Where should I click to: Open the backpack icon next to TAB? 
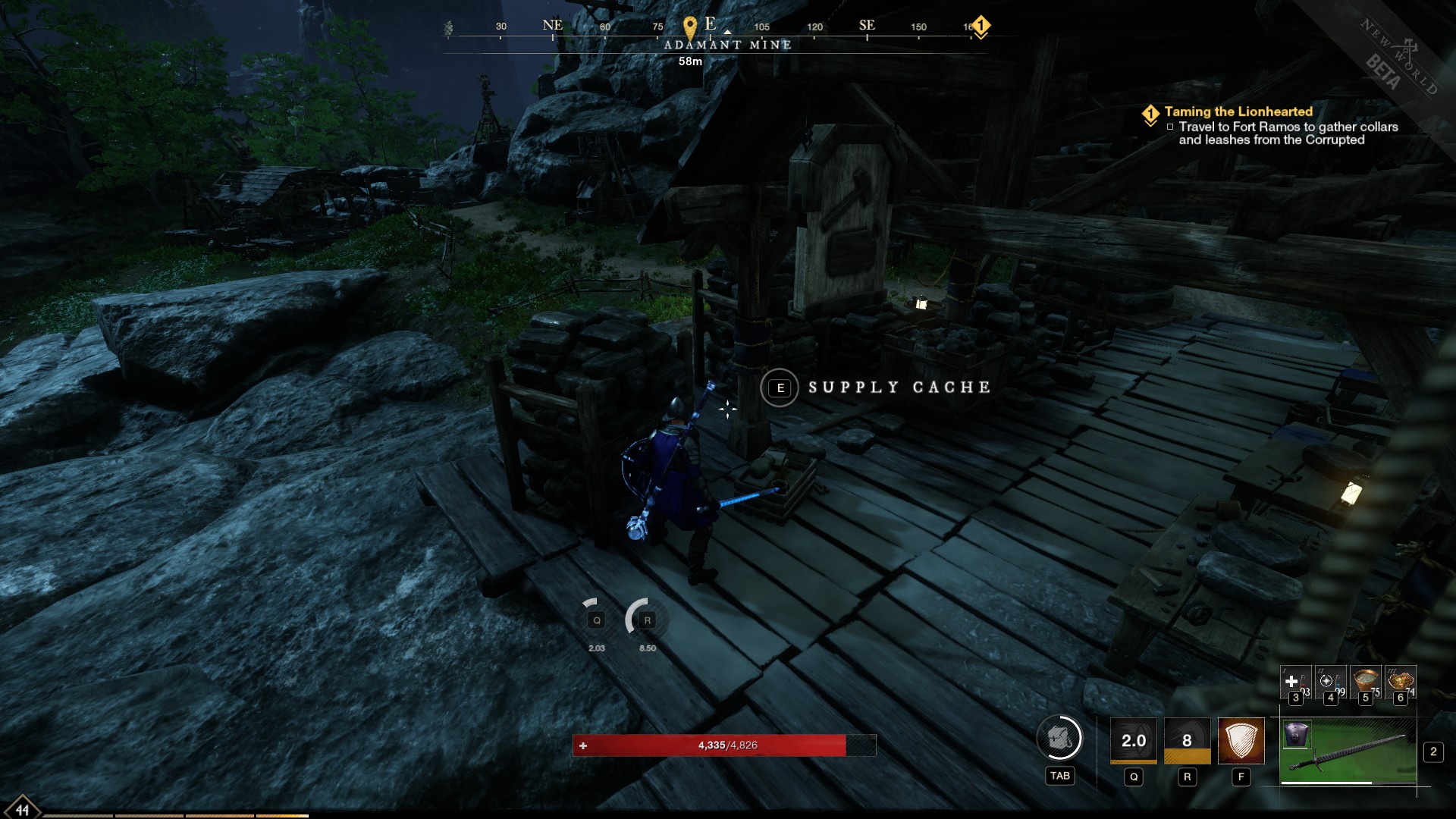point(1060,739)
